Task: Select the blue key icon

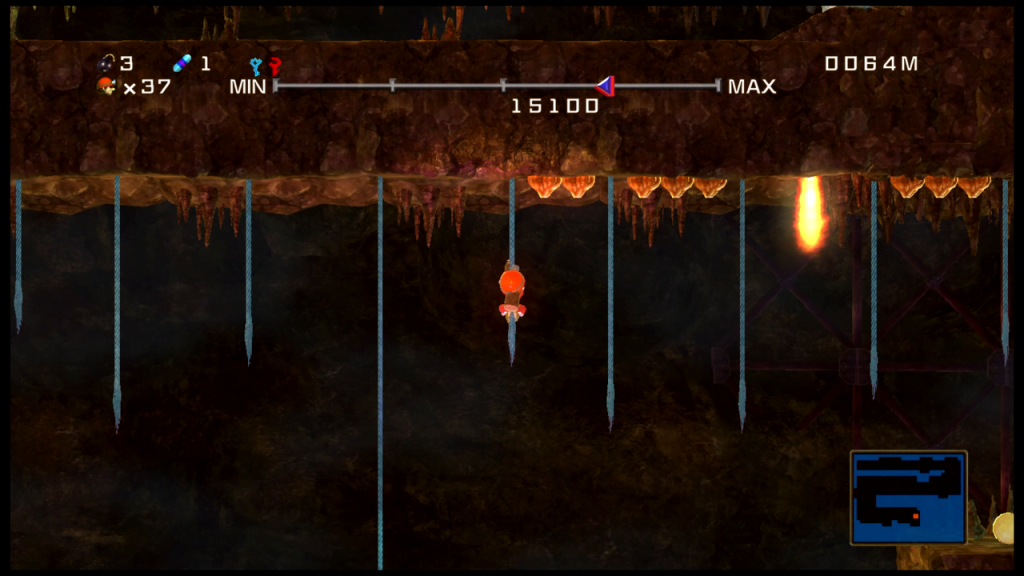Action: 256,67
